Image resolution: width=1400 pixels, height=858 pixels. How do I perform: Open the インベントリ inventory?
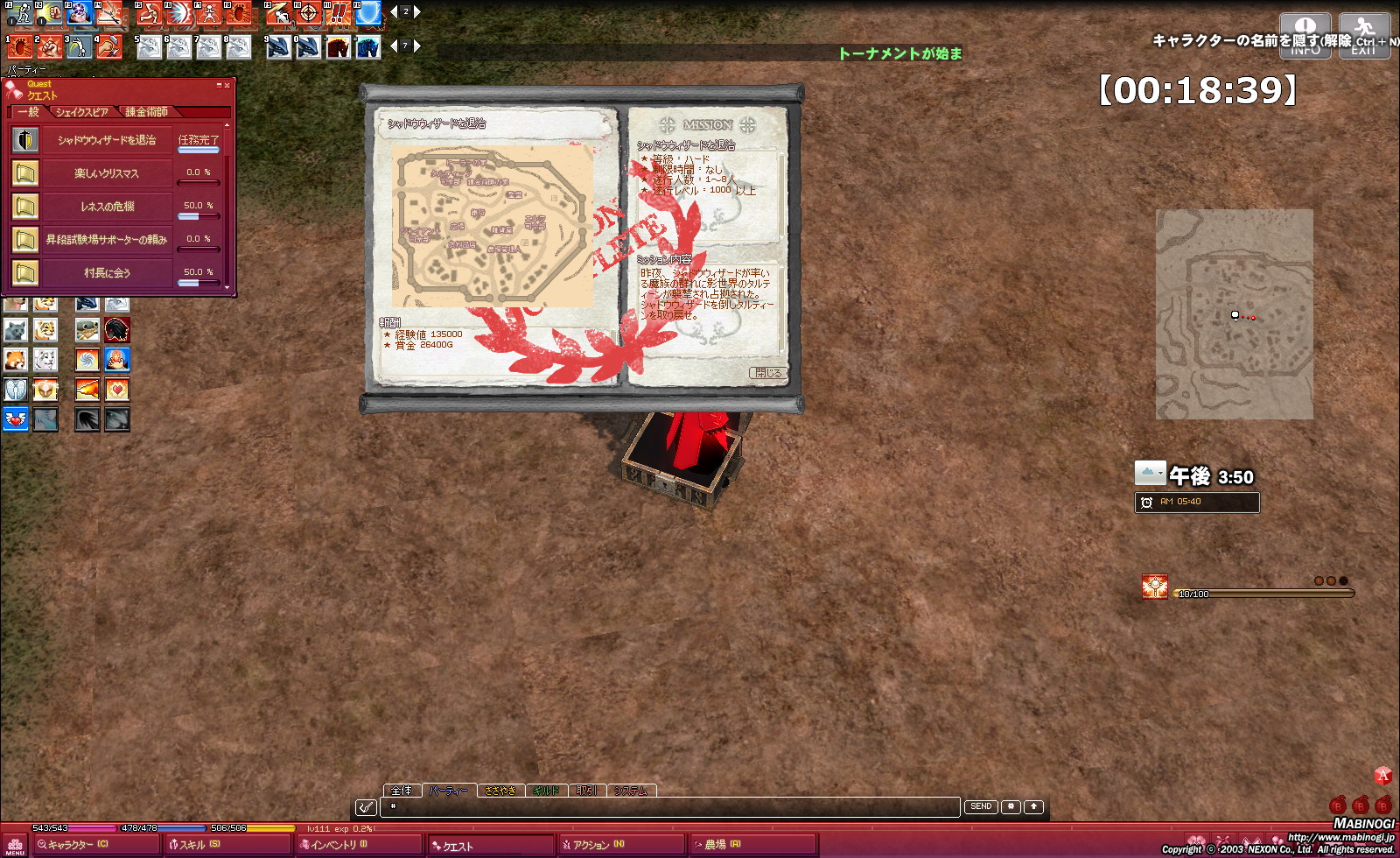click(337, 845)
